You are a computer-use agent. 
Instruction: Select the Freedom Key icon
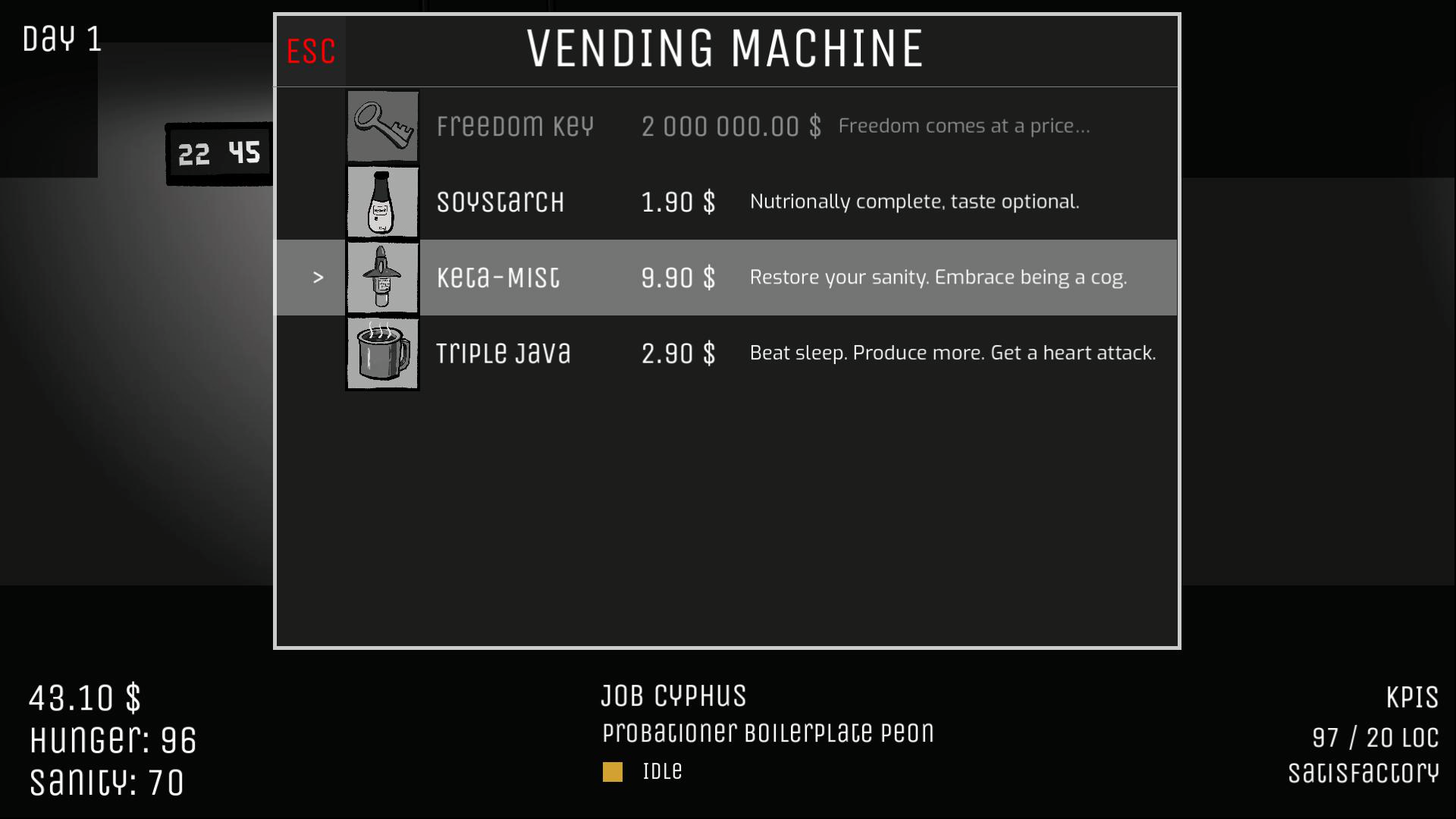coord(382,126)
